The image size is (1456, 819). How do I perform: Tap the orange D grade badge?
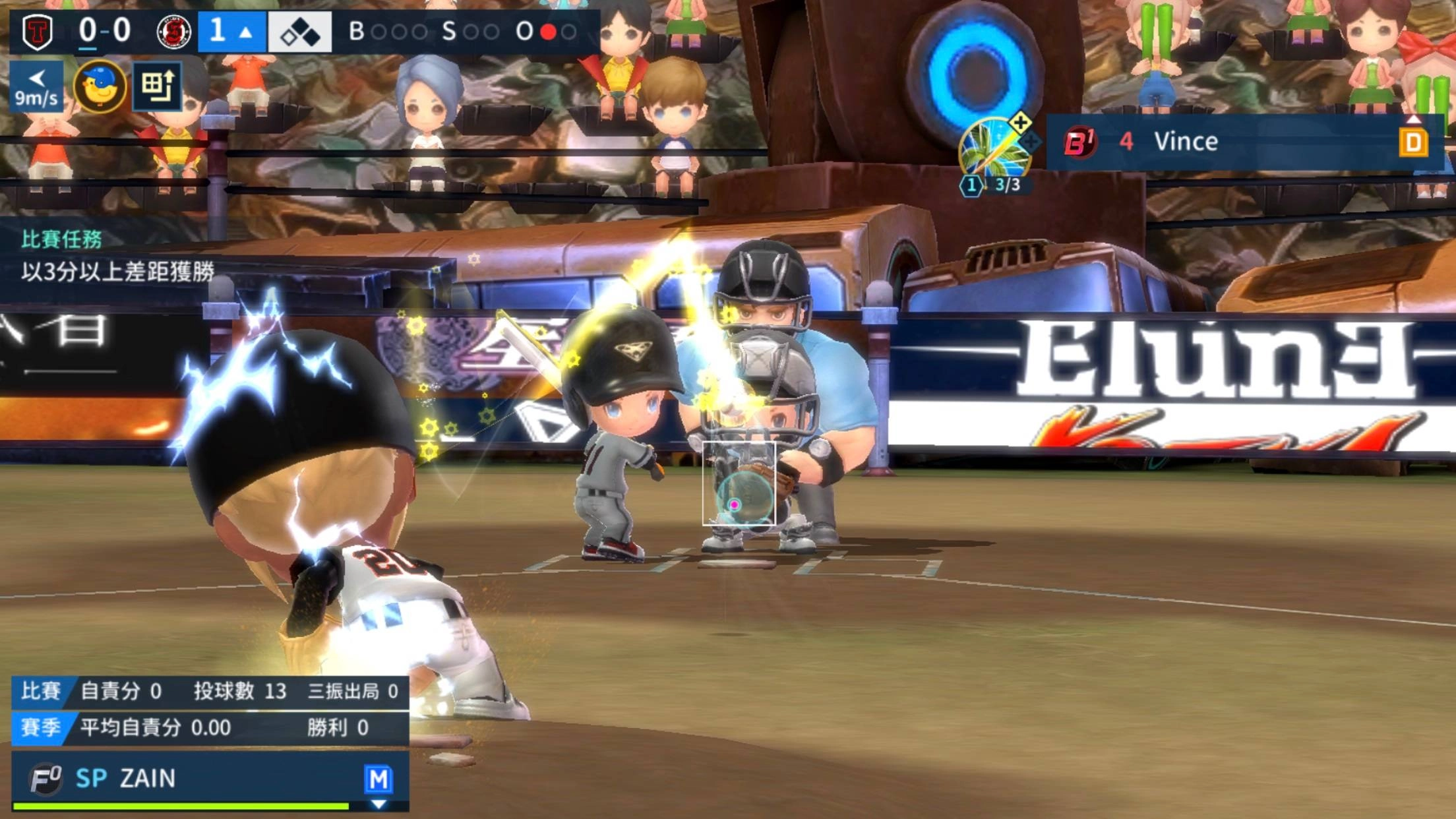tap(1413, 142)
